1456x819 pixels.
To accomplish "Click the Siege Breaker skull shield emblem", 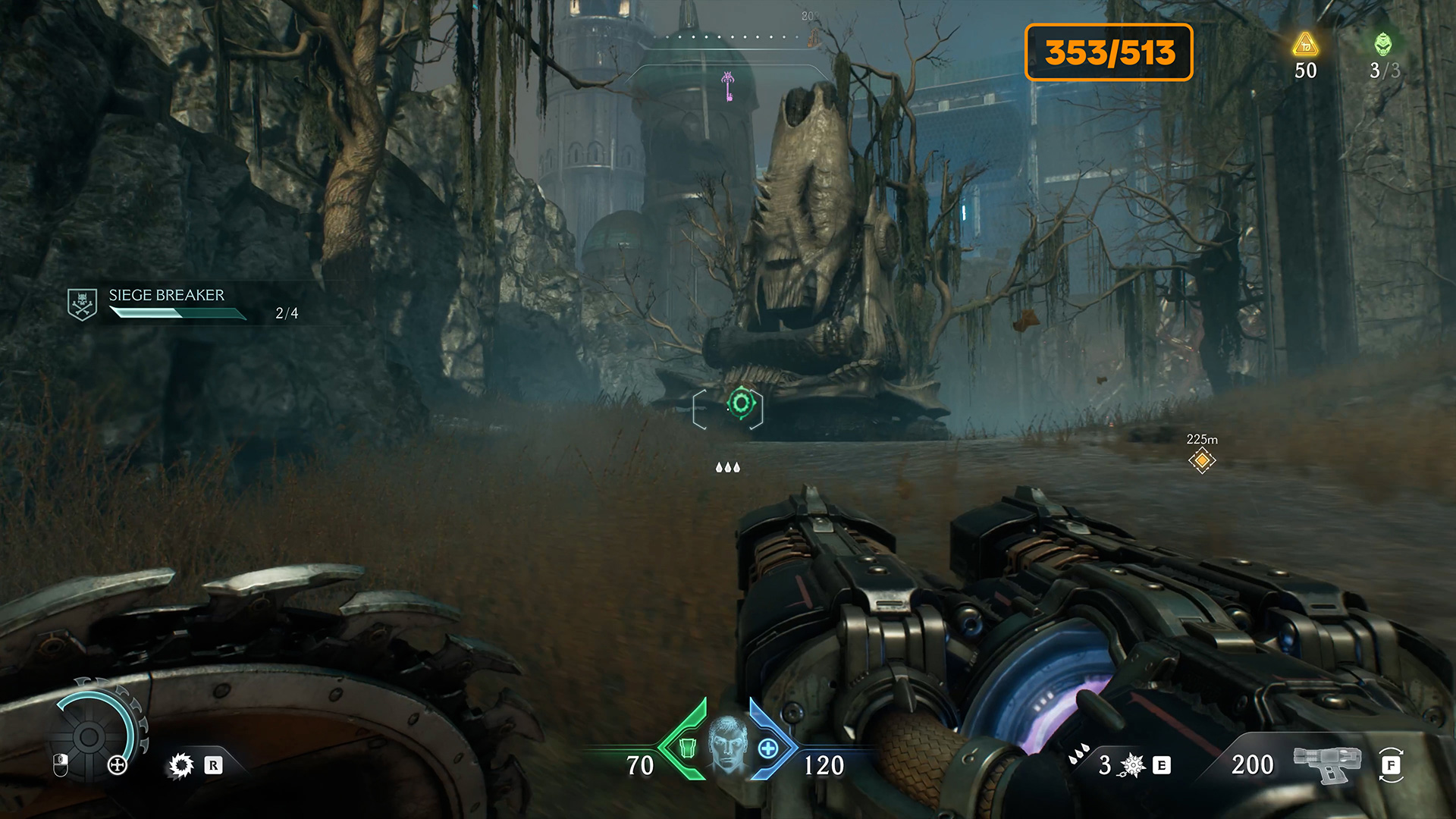I will tap(82, 304).
